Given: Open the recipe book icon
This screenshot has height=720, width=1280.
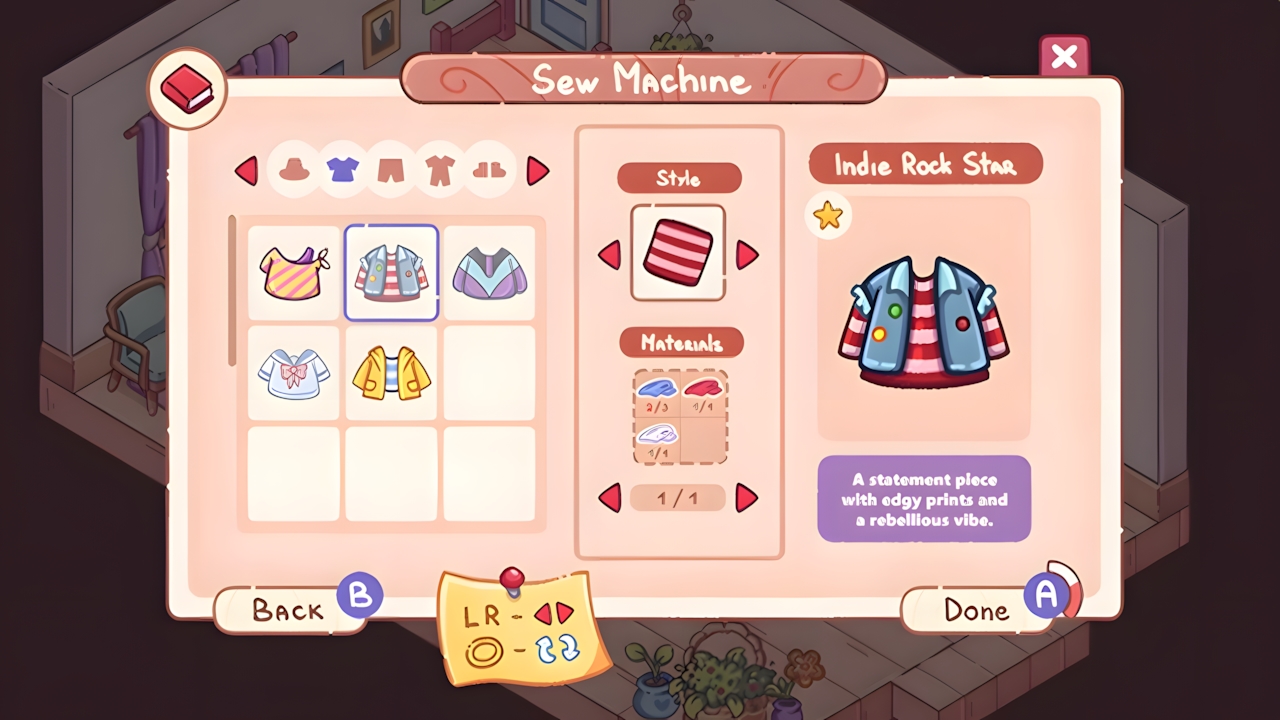Looking at the screenshot, I should [x=186, y=87].
